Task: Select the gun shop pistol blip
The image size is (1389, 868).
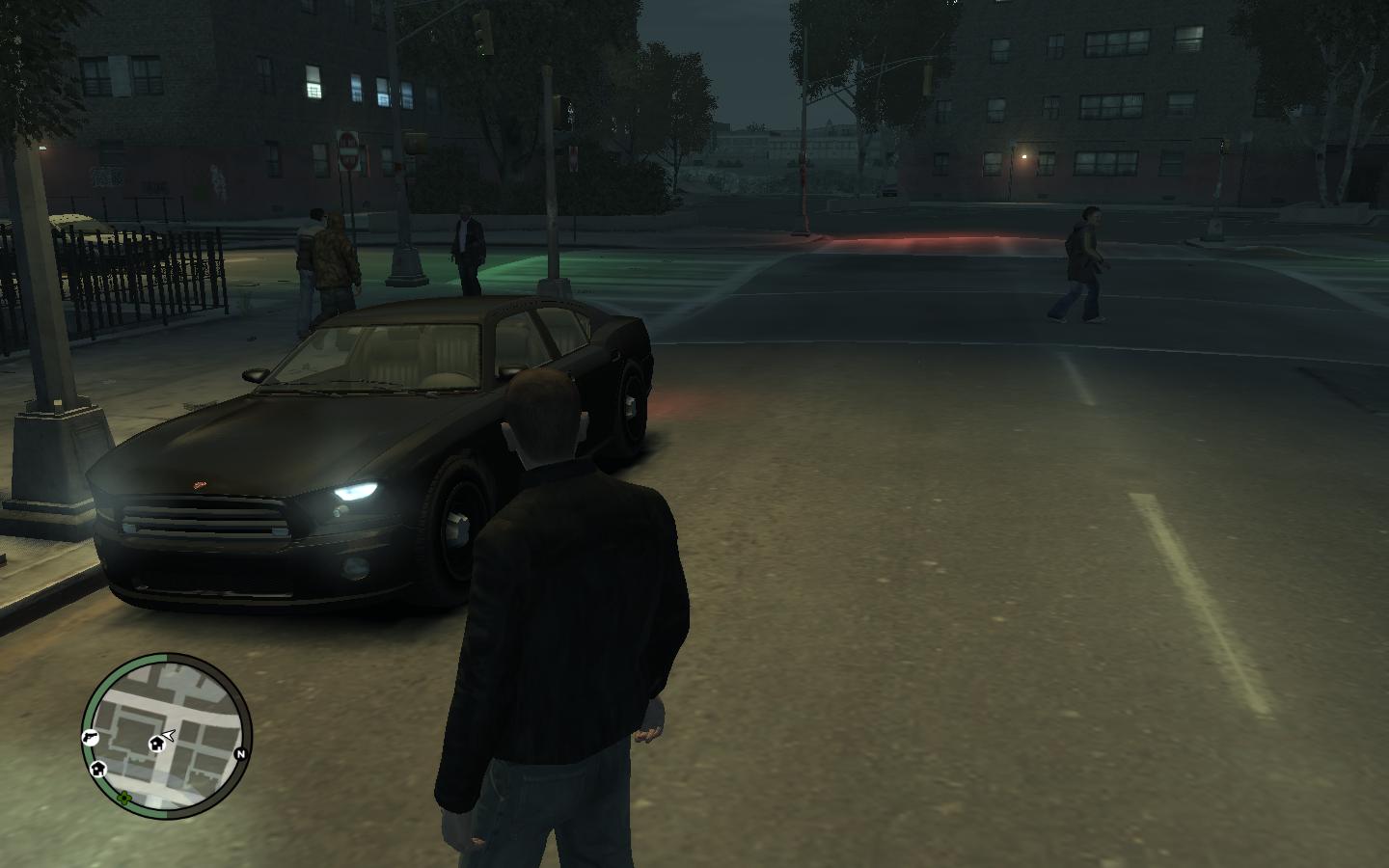Action: 90,737
